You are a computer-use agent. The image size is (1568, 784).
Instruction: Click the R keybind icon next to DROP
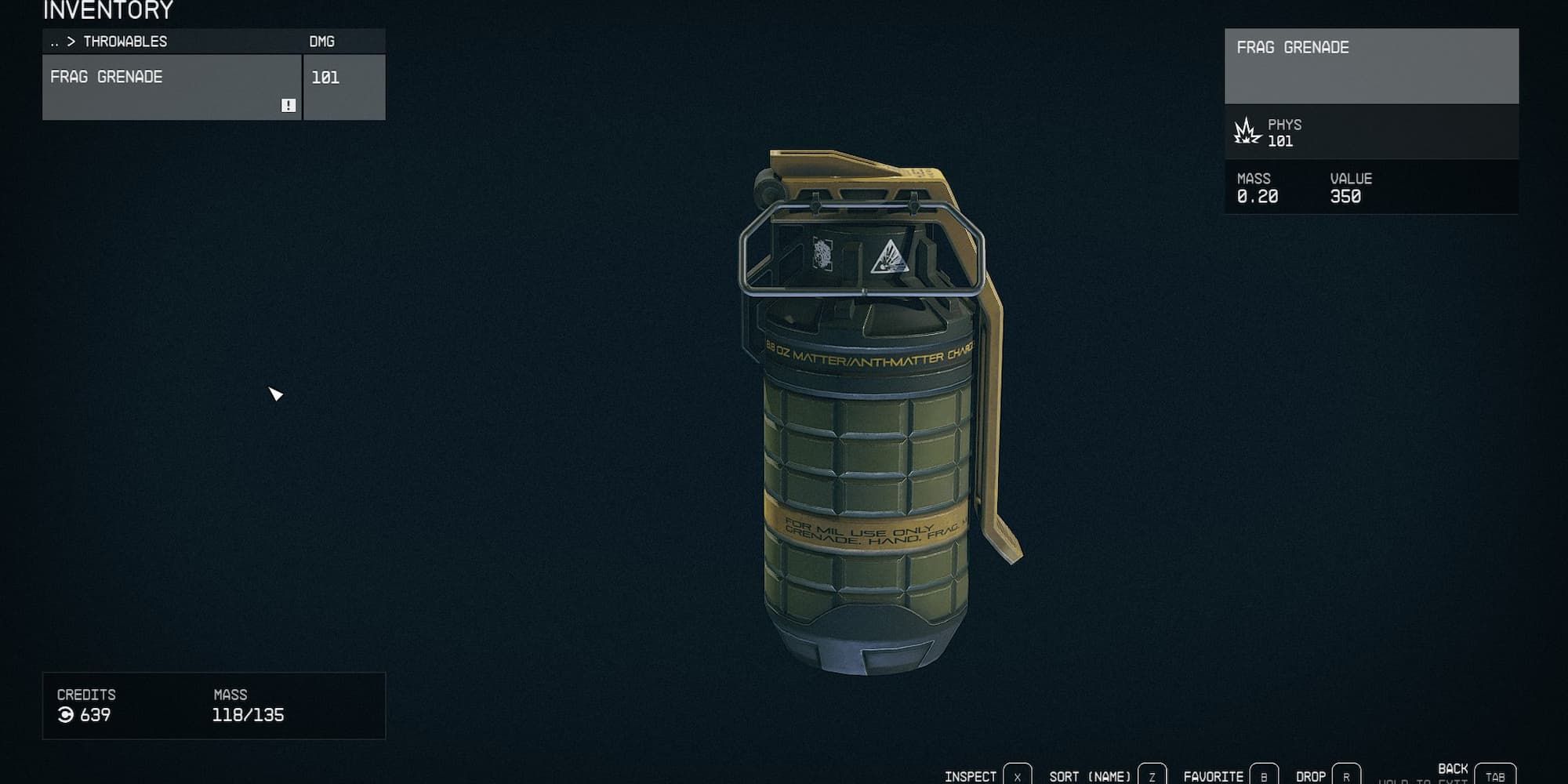(1348, 775)
